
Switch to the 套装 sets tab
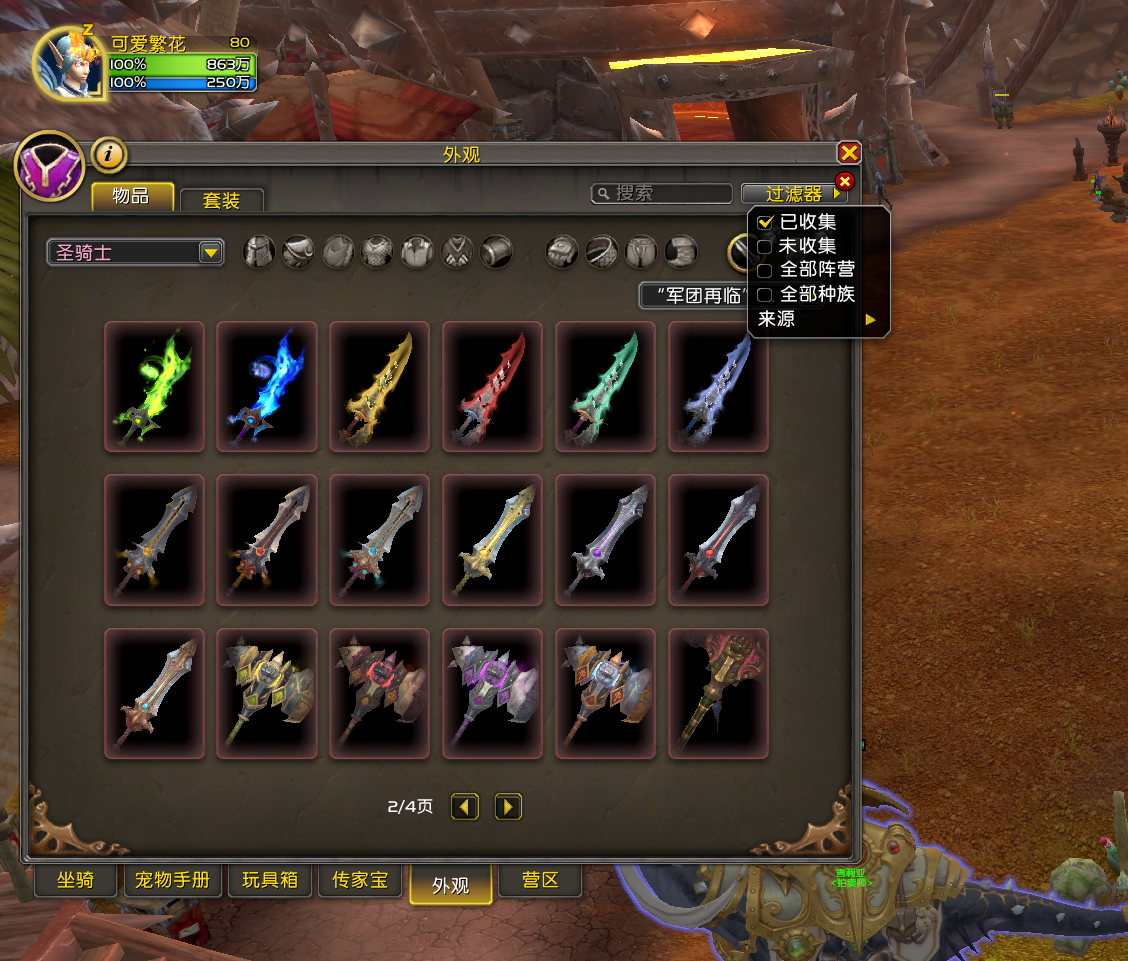coord(222,200)
